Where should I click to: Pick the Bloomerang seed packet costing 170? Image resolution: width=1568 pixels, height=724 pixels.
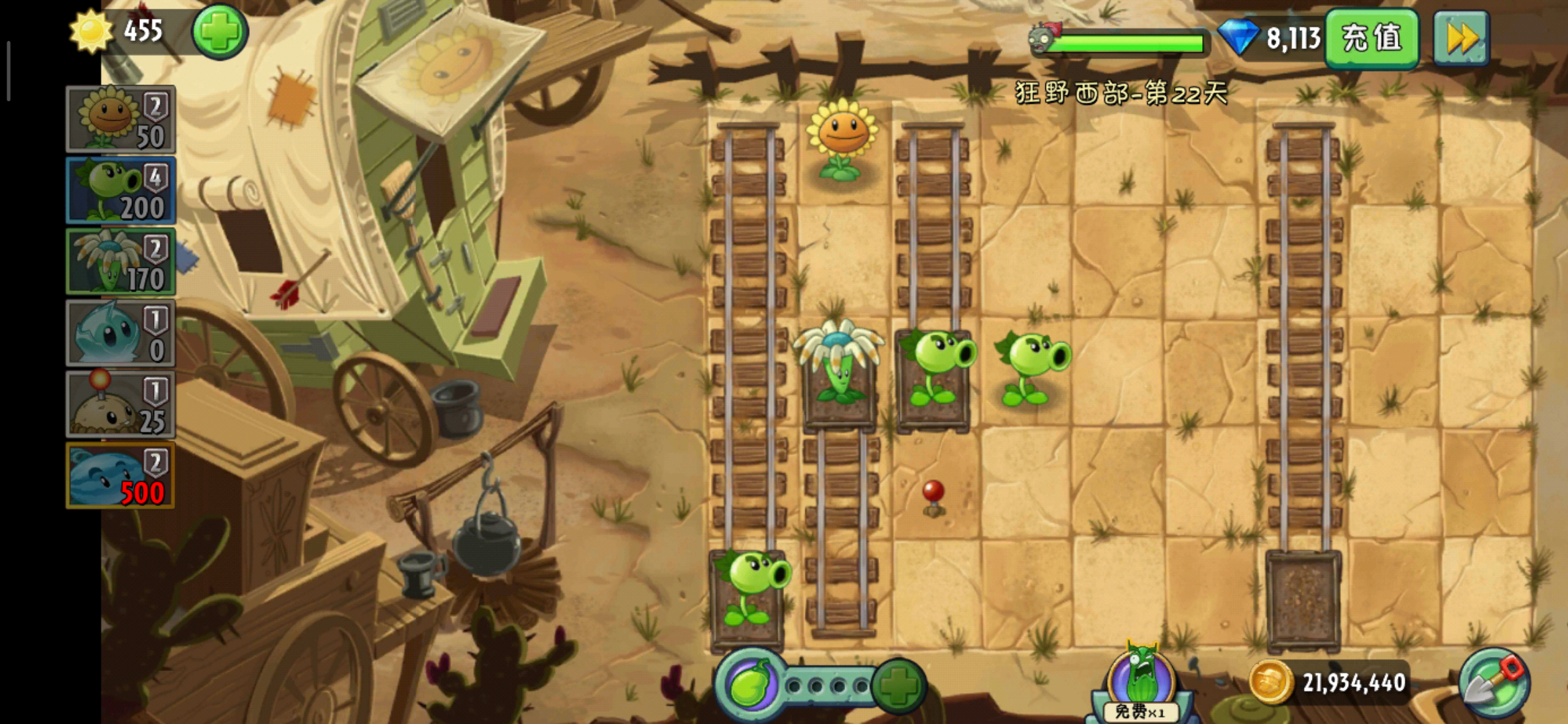click(x=121, y=261)
